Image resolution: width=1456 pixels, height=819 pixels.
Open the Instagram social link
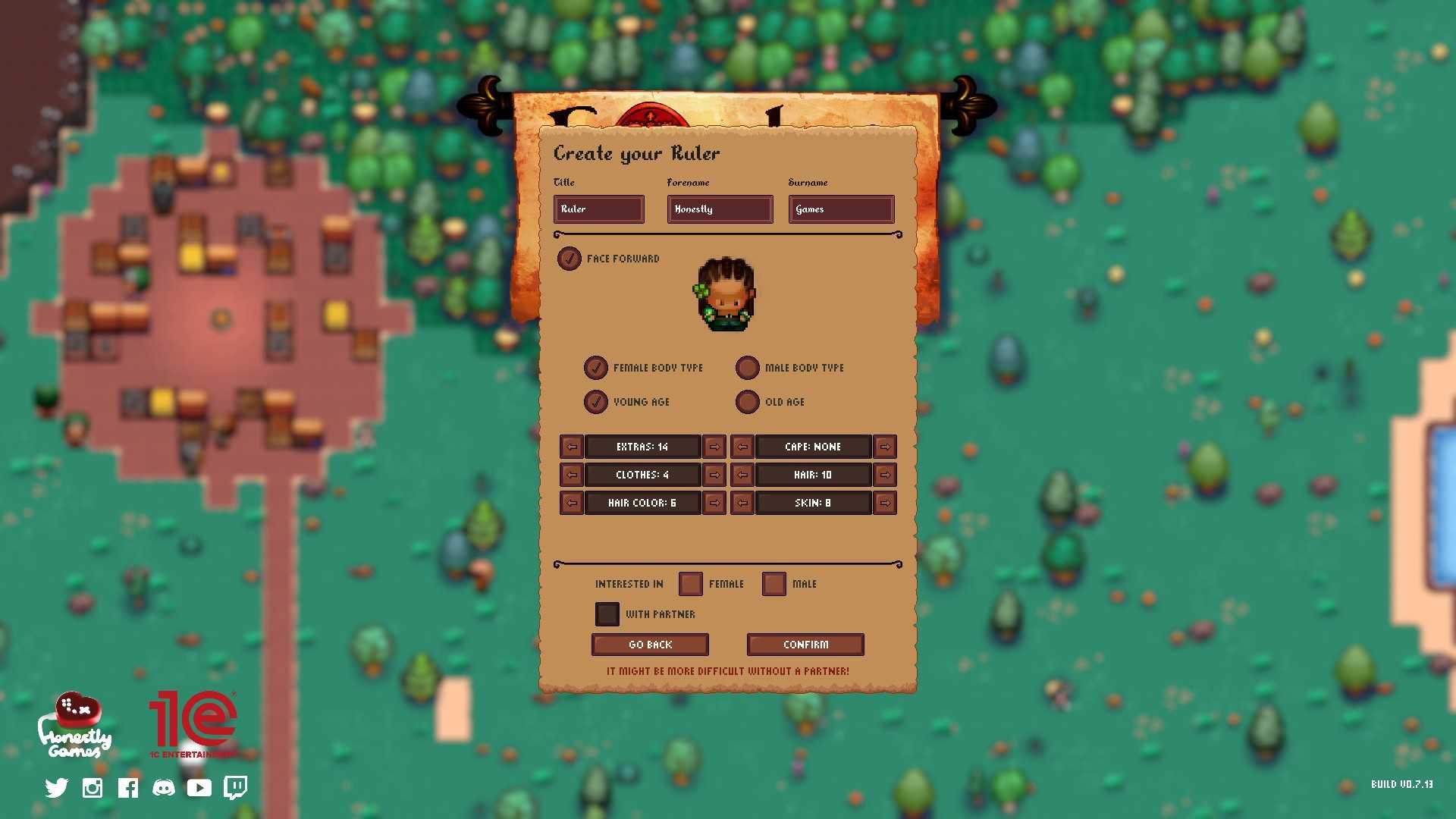point(92,787)
